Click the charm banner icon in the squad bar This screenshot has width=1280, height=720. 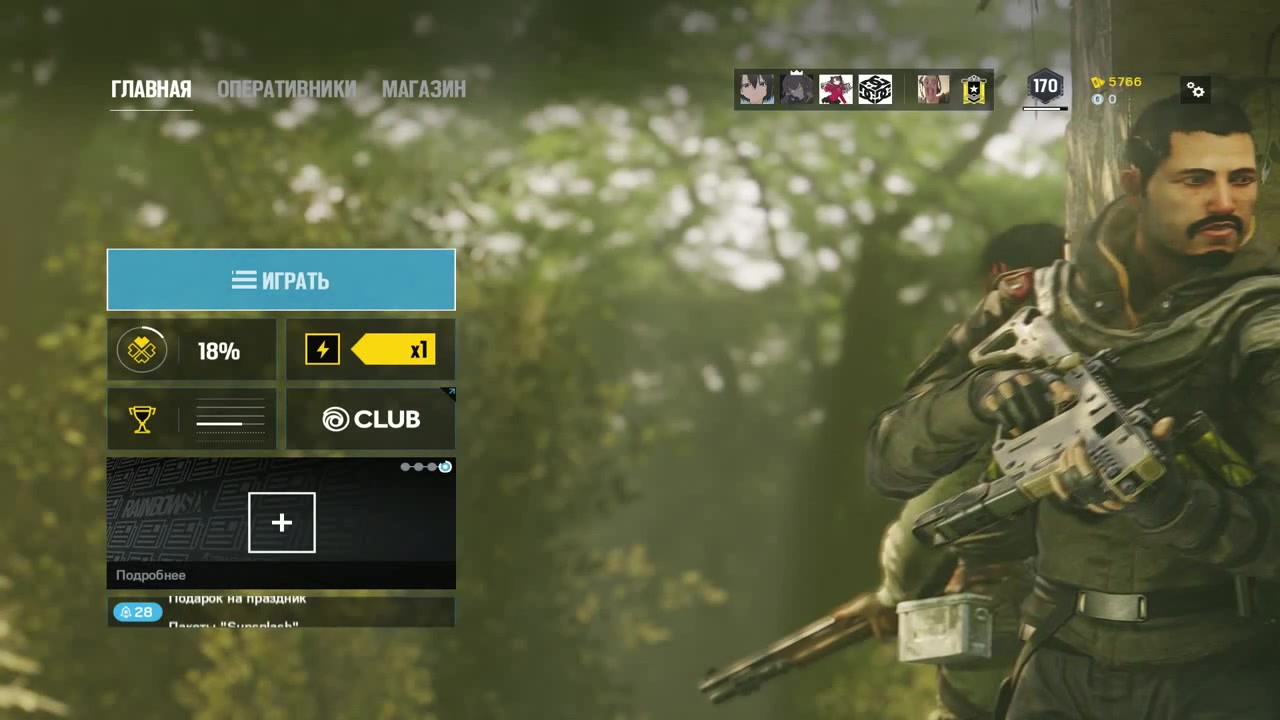click(x=973, y=89)
